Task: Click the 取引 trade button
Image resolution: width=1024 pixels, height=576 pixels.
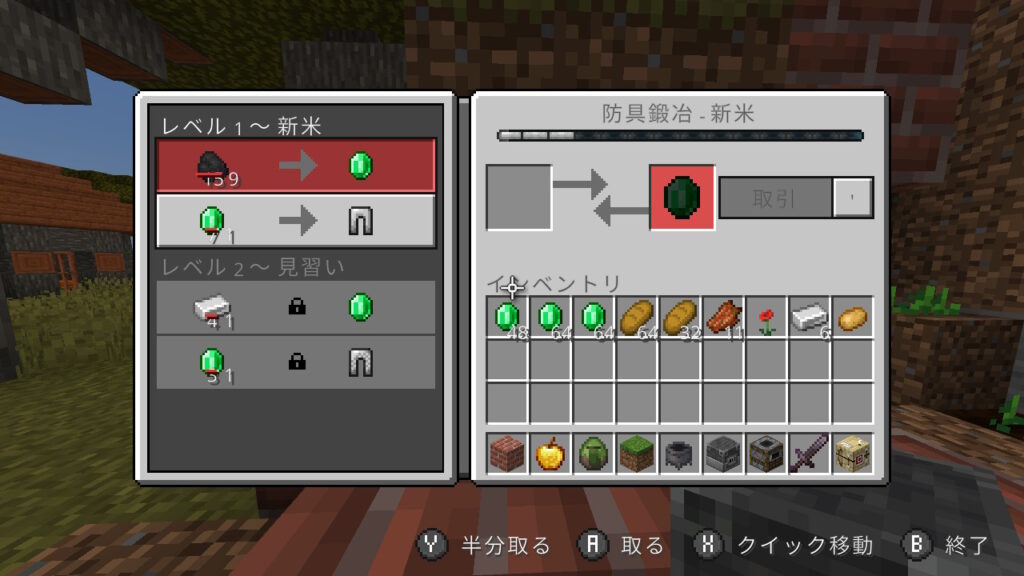Action: [775, 197]
